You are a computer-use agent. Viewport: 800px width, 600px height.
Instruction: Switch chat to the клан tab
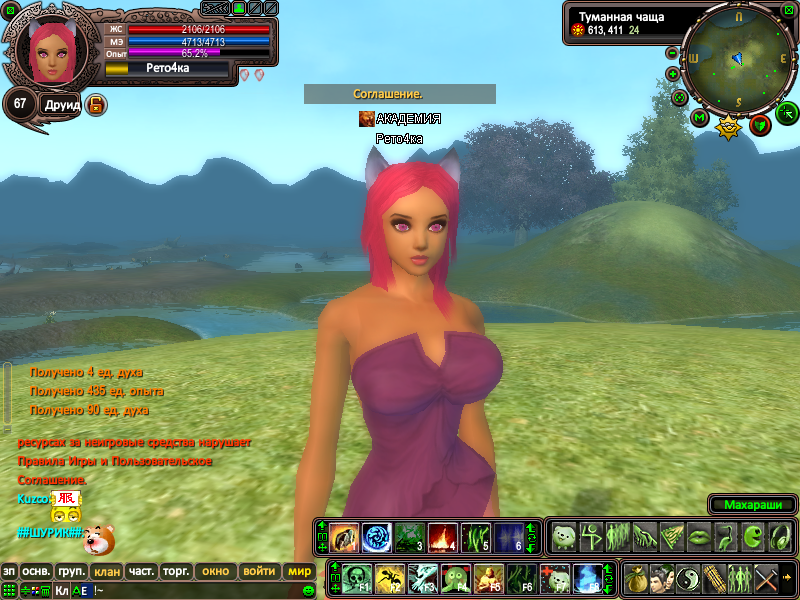105,572
